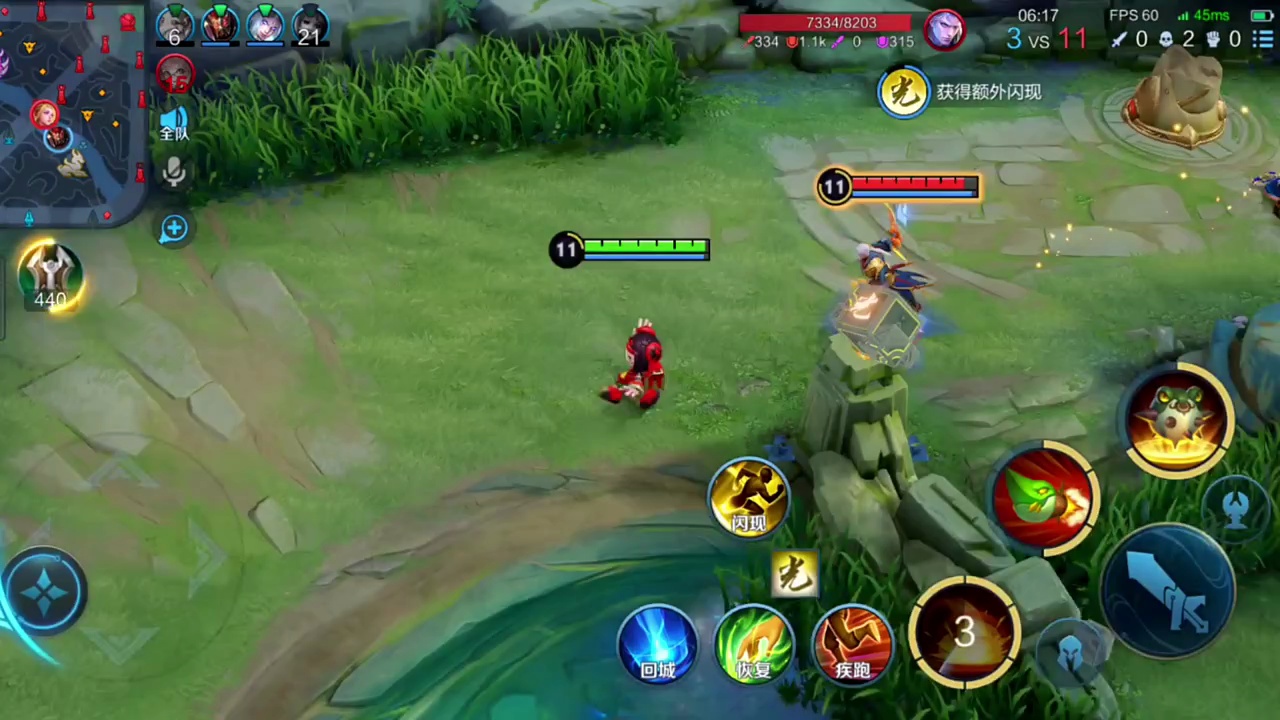
Task: Open the minimap
Action: (x=72, y=110)
